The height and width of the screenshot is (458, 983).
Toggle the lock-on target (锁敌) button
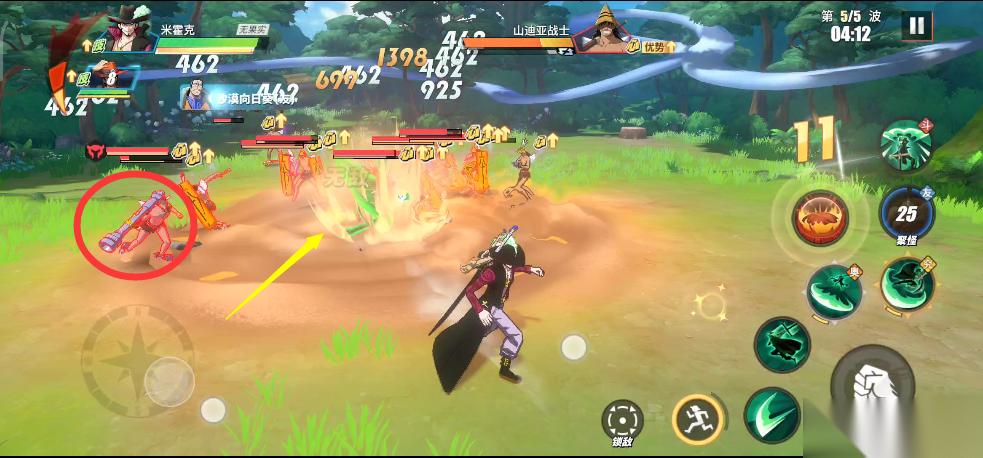[x=623, y=418]
